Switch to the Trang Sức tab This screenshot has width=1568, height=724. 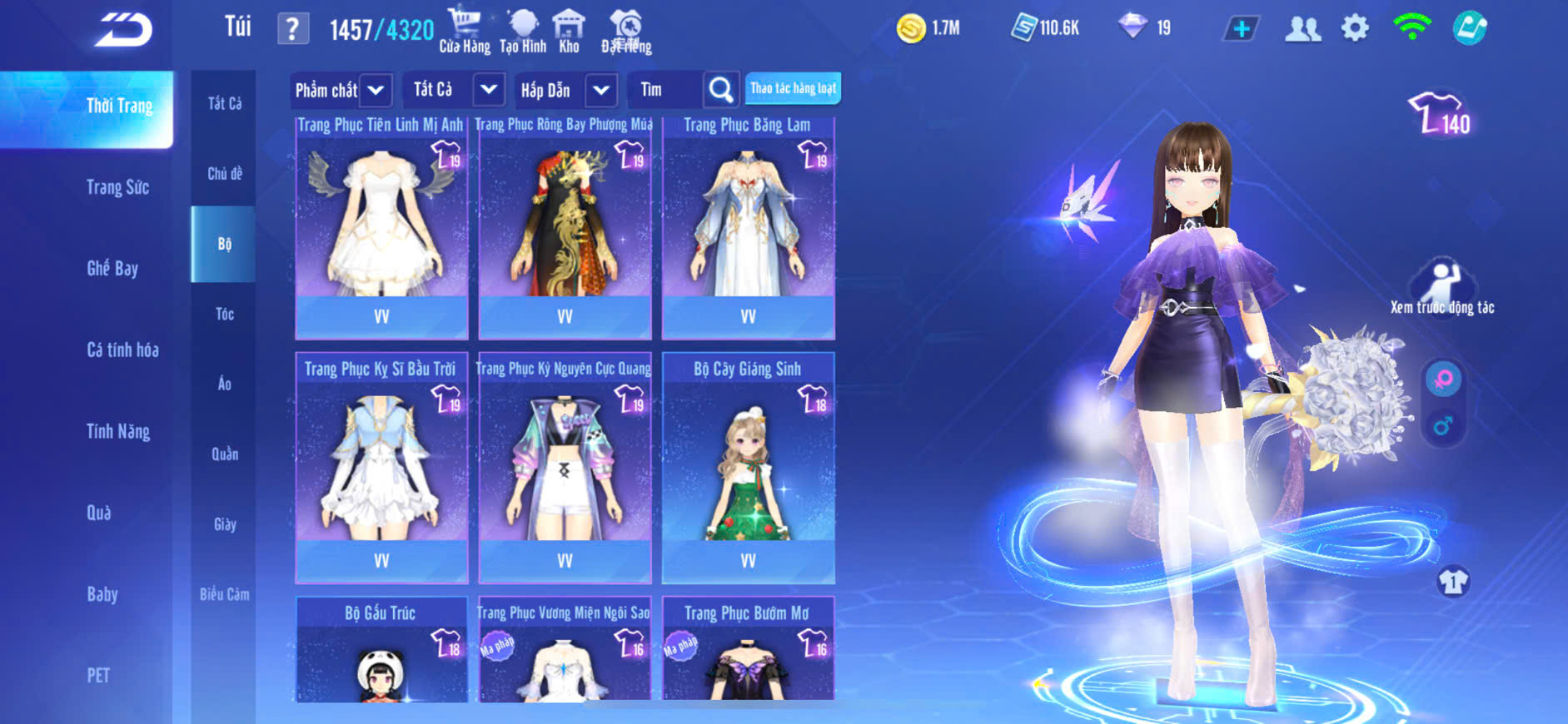(x=117, y=187)
